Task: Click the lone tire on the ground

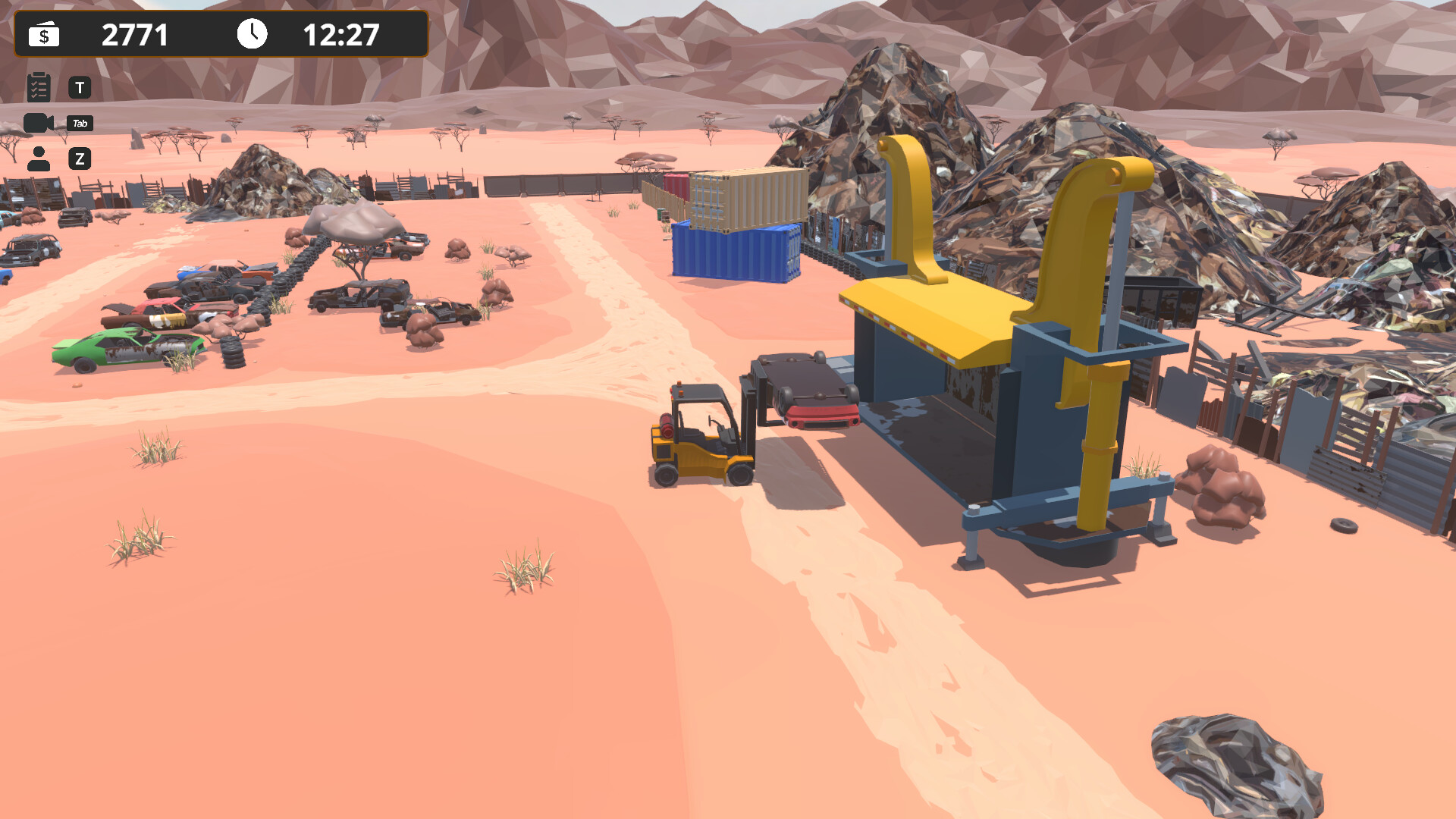Action: click(1345, 525)
